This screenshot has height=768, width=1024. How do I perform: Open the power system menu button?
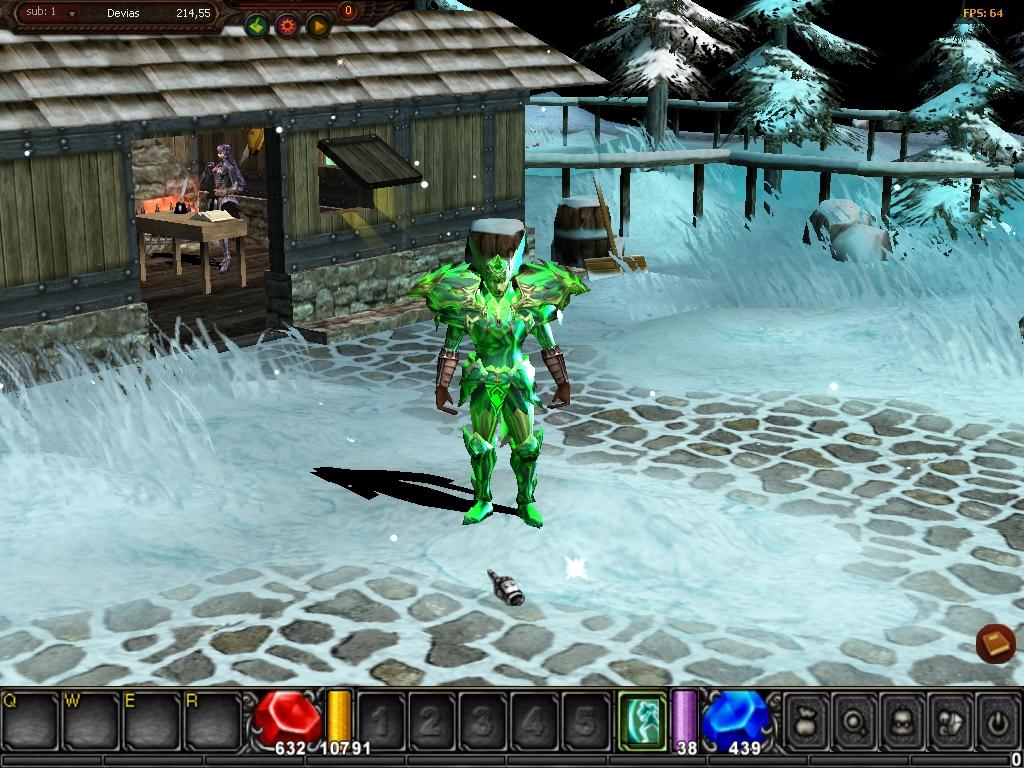coord(998,720)
